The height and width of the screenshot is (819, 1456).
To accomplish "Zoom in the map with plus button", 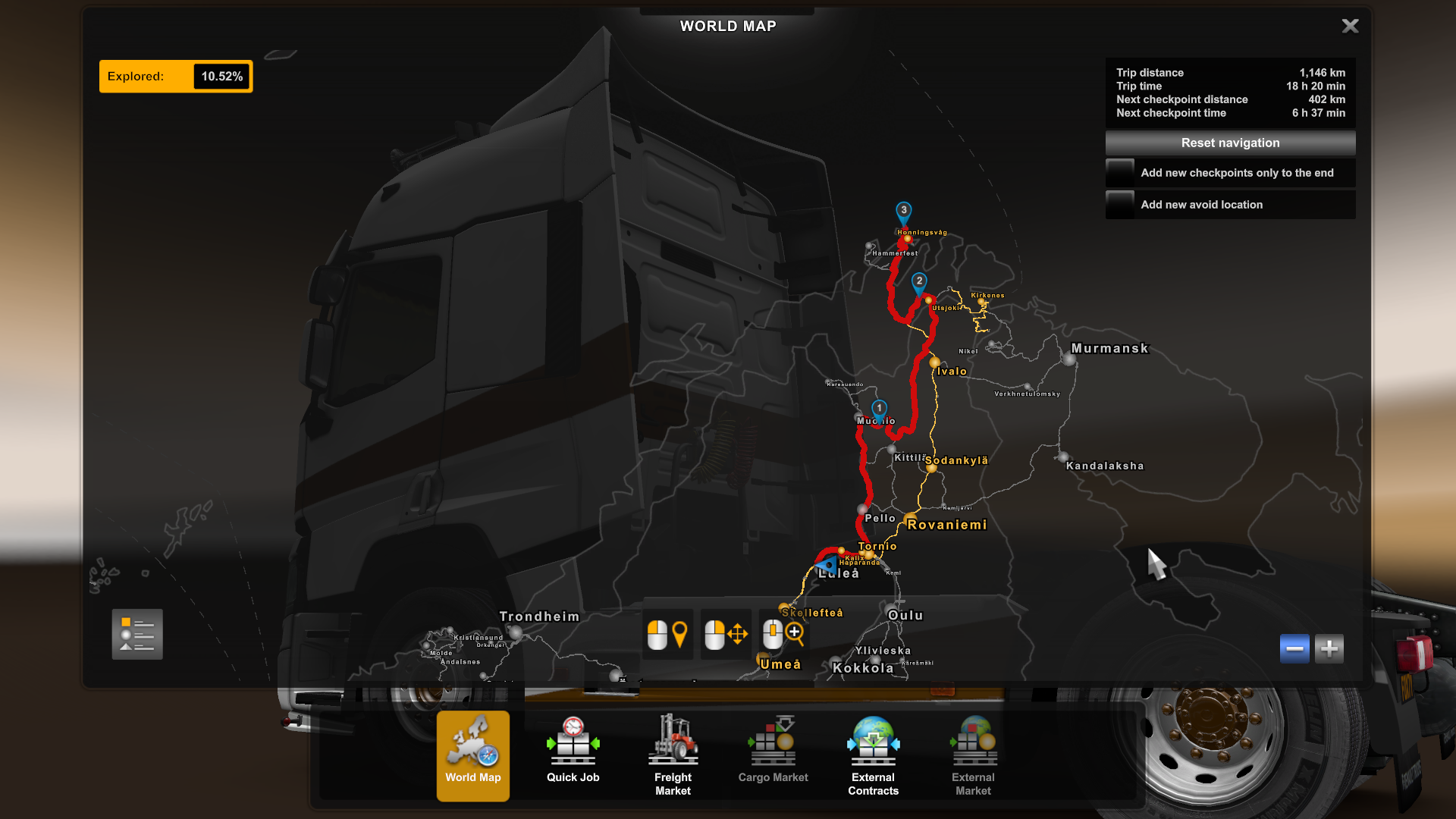I will pos(1329,649).
